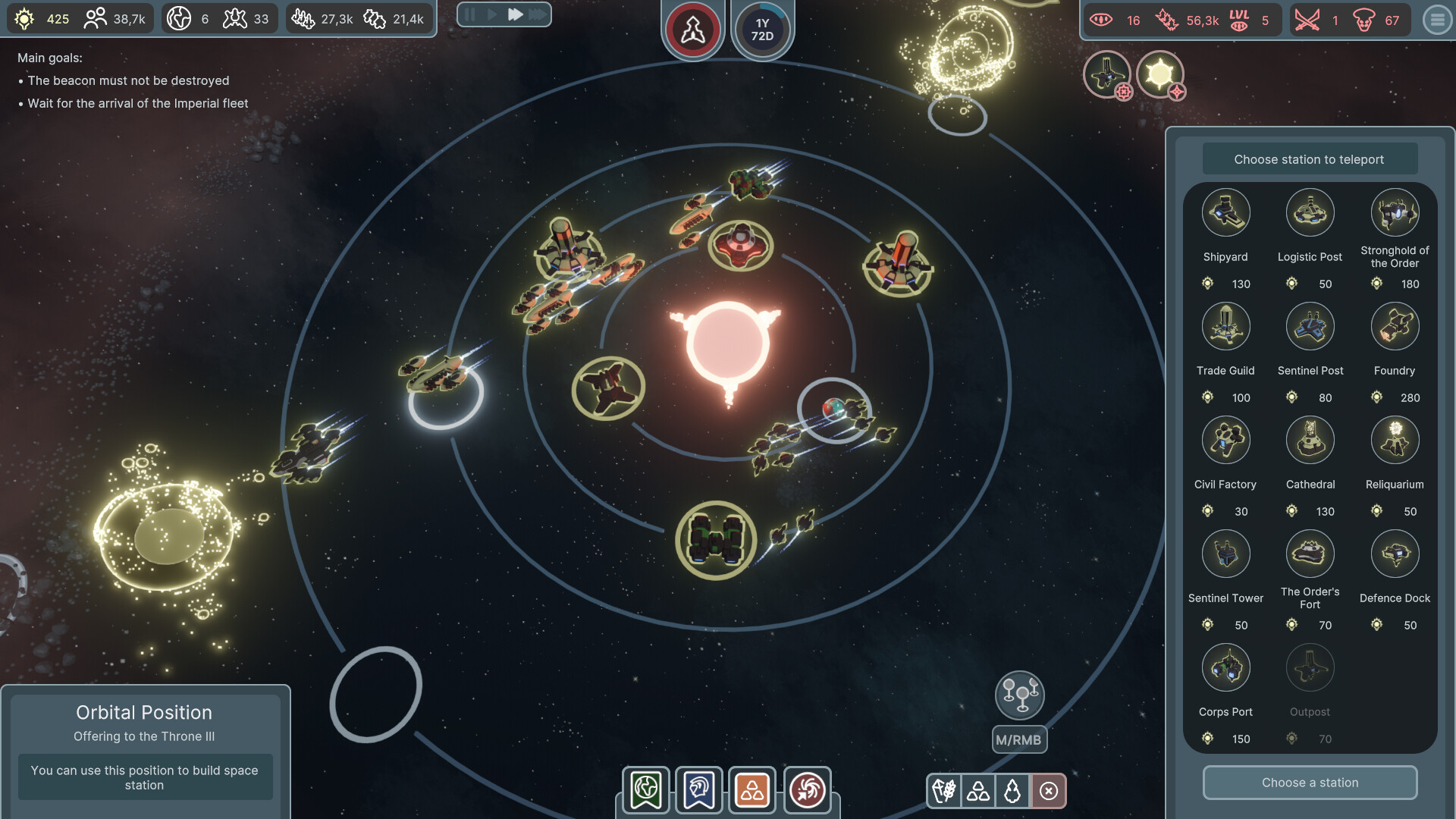
Task: Pause the game speed
Action: coord(470,14)
